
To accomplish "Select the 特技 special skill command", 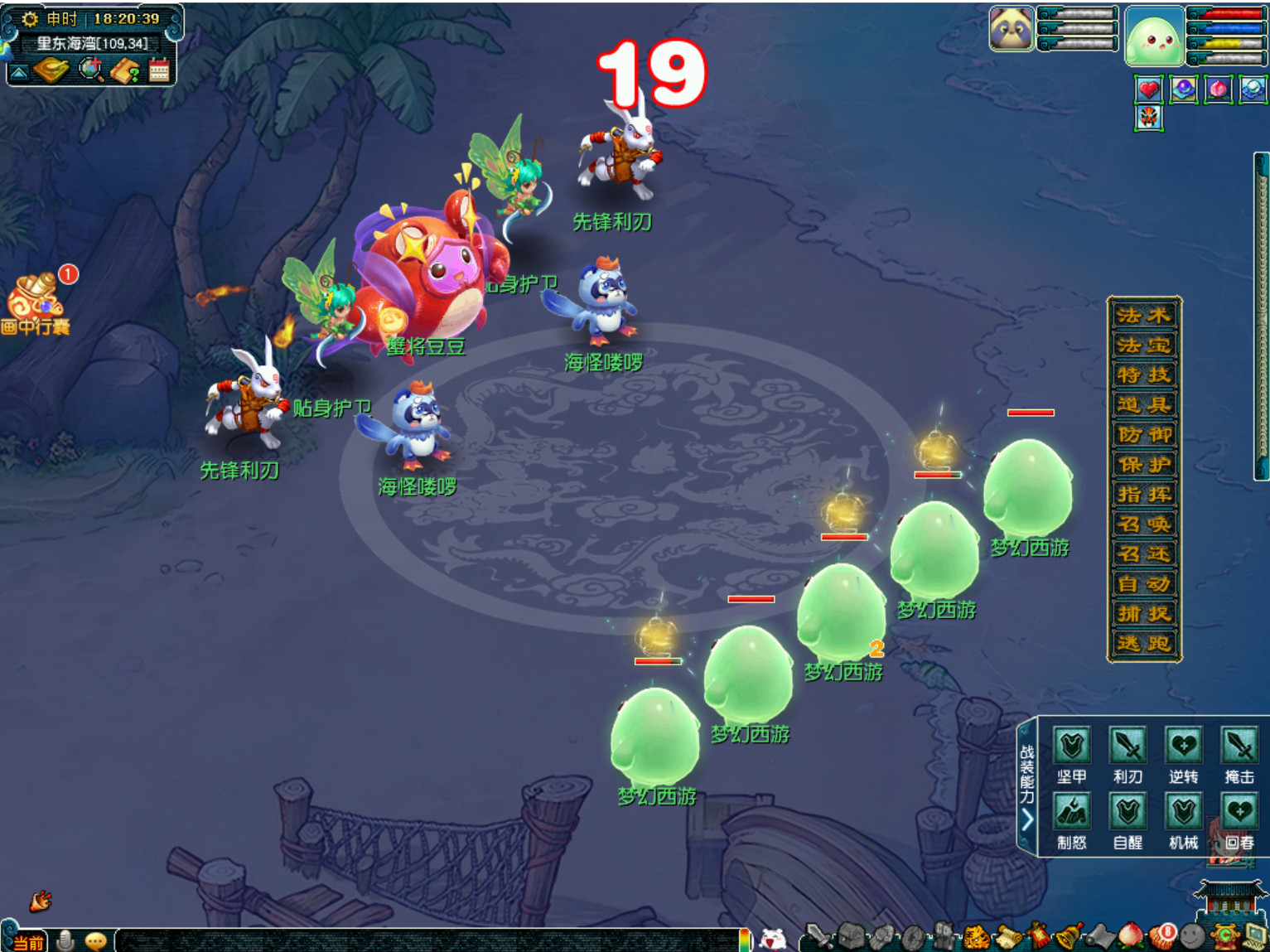I will point(1144,375).
